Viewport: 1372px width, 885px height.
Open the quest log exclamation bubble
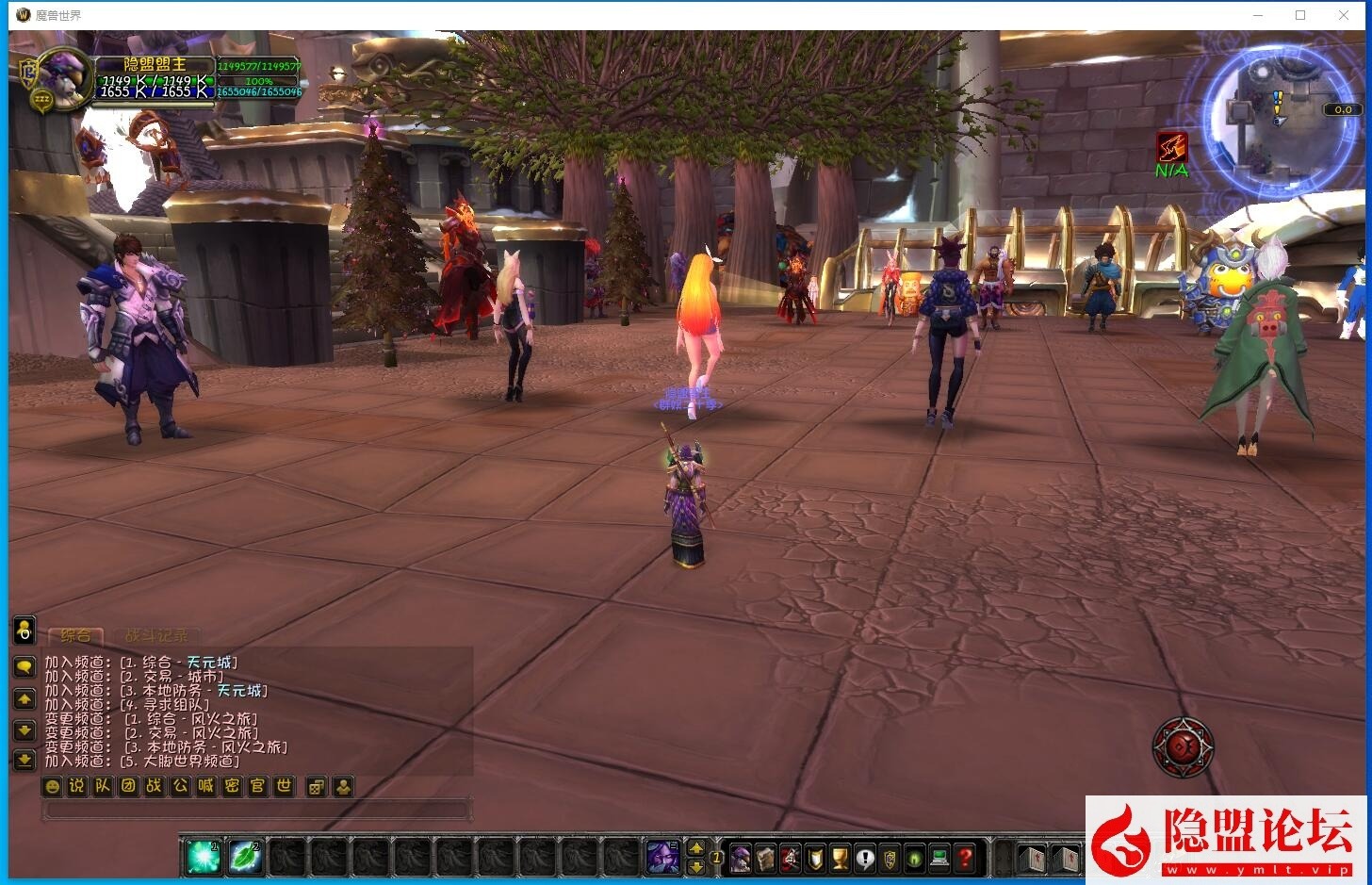(865, 858)
